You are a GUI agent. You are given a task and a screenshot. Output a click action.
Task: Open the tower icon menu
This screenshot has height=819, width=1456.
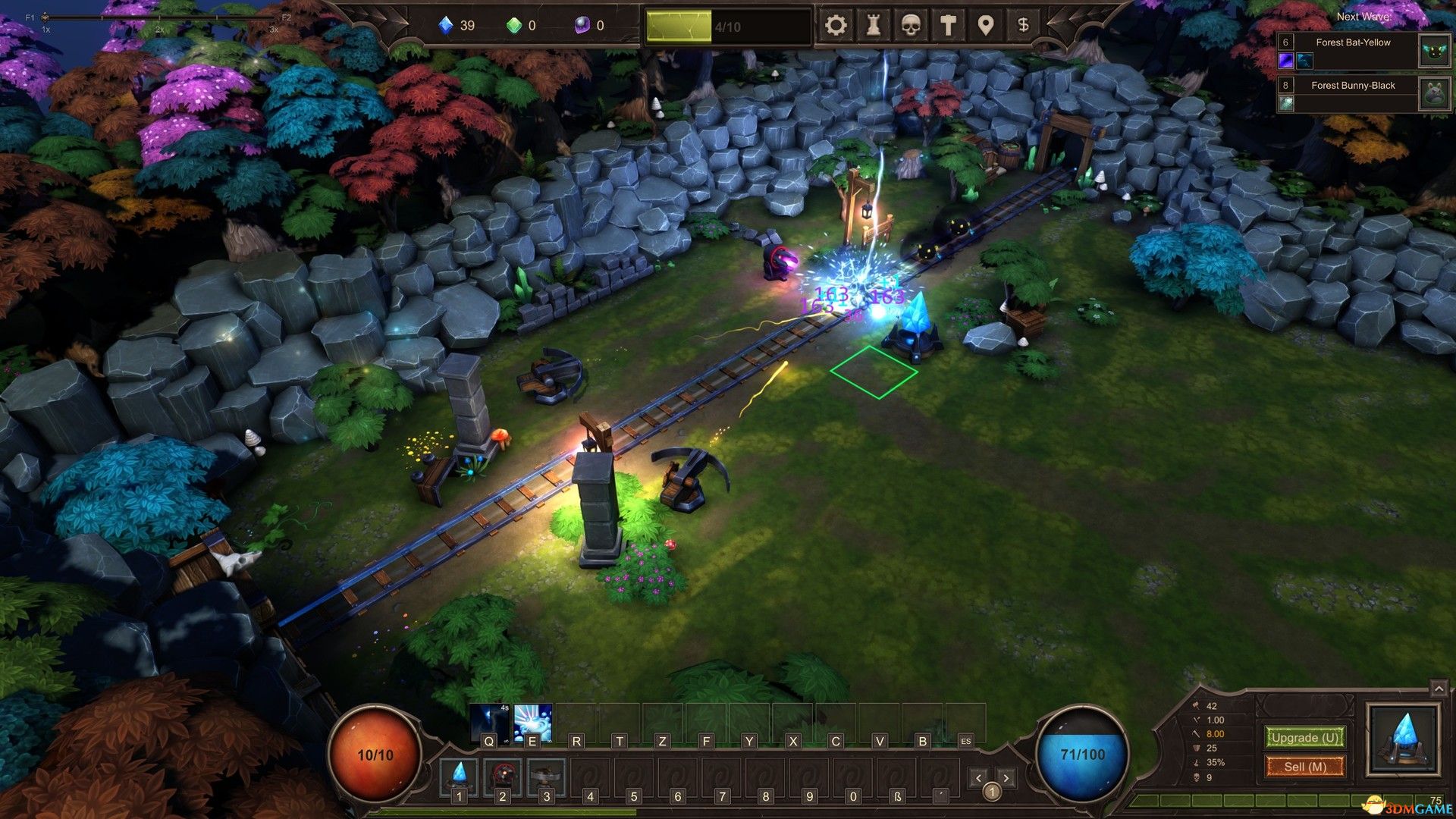coord(874,26)
